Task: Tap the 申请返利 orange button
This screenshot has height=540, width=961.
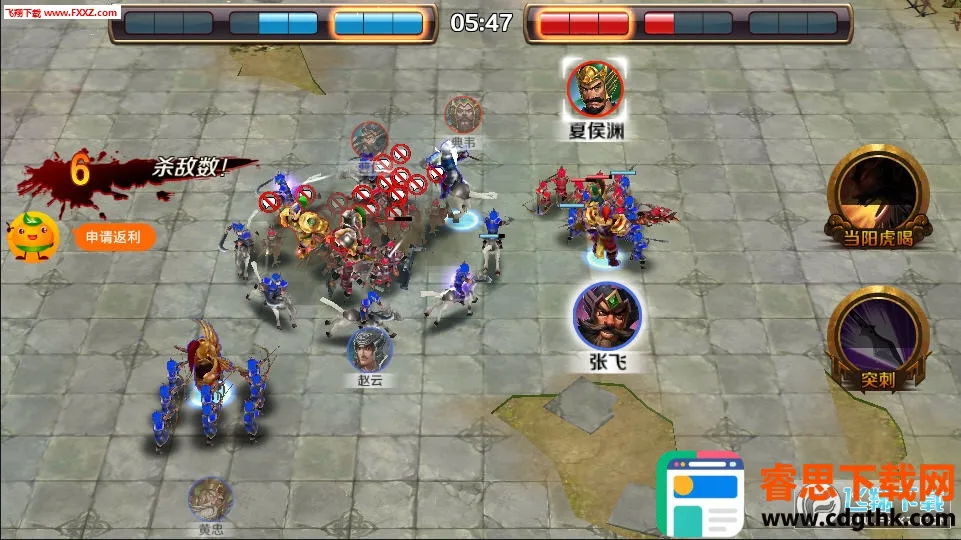Action: pyautogui.click(x=114, y=237)
